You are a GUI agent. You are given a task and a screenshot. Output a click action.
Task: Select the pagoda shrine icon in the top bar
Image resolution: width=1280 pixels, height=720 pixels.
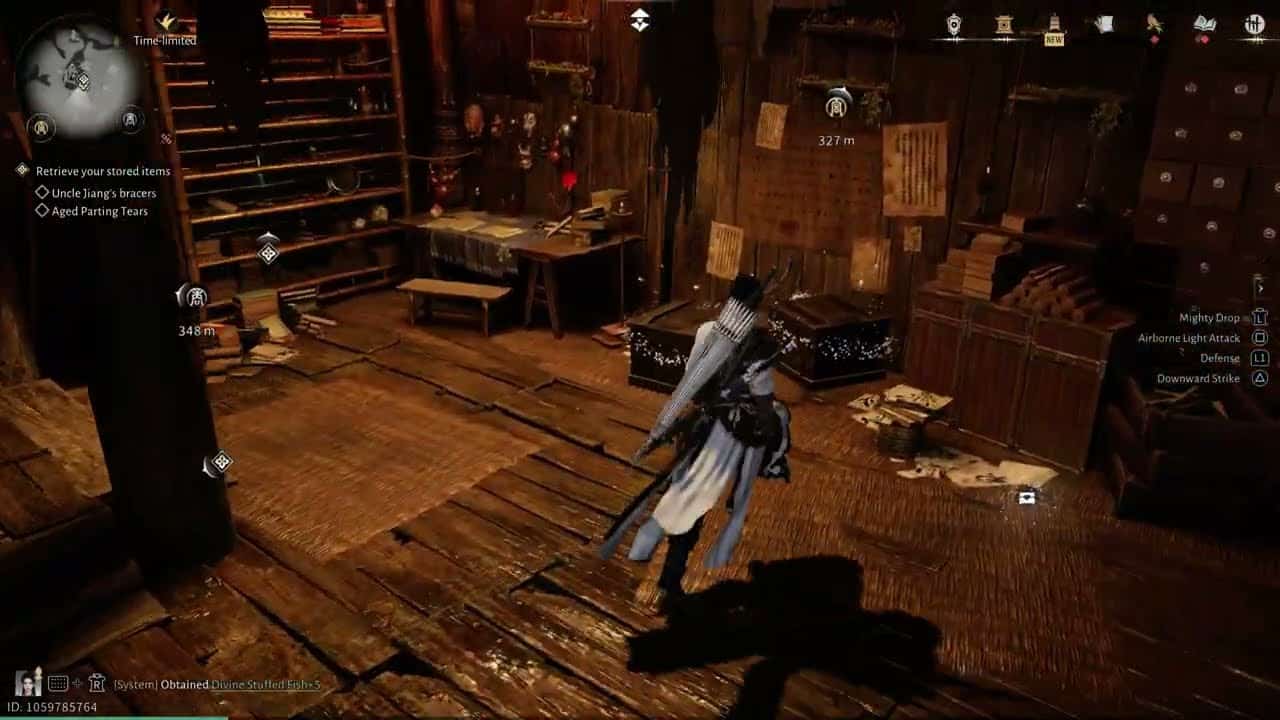pyautogui.click(x=1002, y=22)
